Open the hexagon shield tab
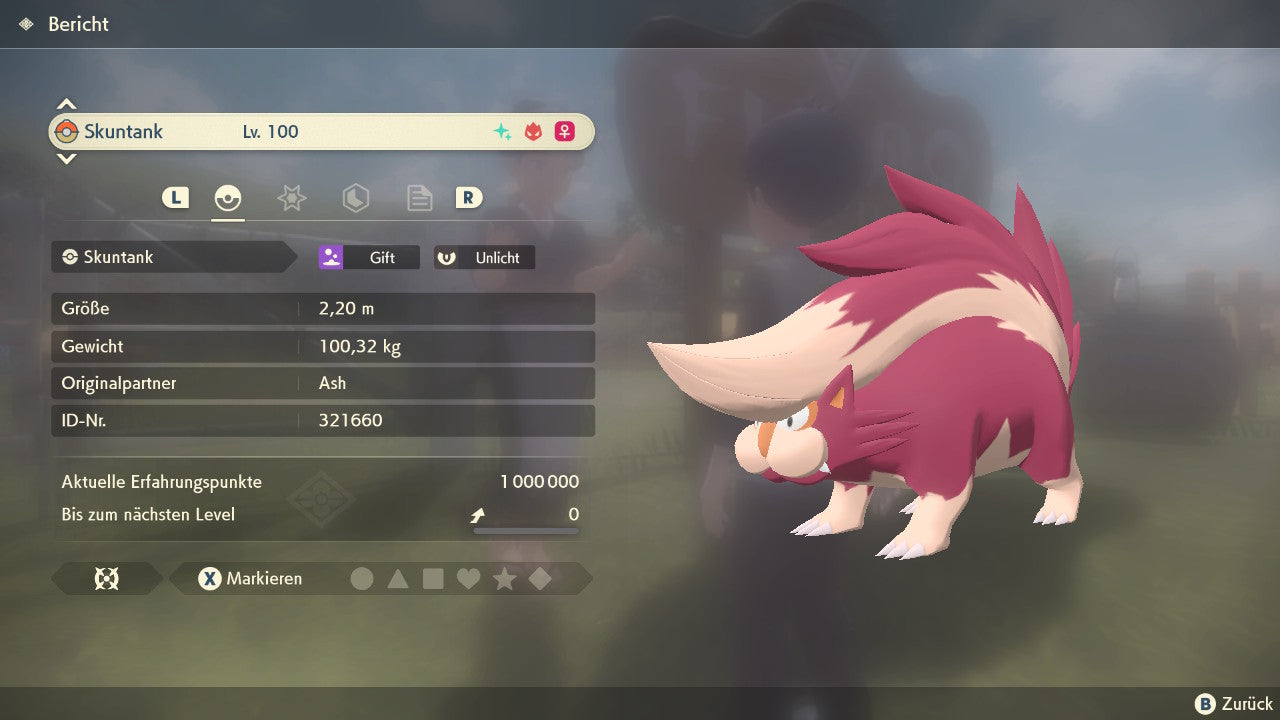Viewport: 1280px width, 720px height. click(355, 198)
